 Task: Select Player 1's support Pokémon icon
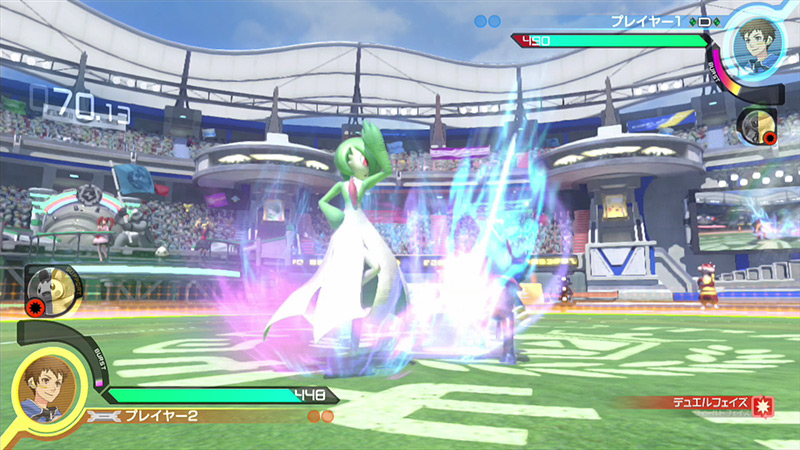pyautogui.click(x=758, y=124)
